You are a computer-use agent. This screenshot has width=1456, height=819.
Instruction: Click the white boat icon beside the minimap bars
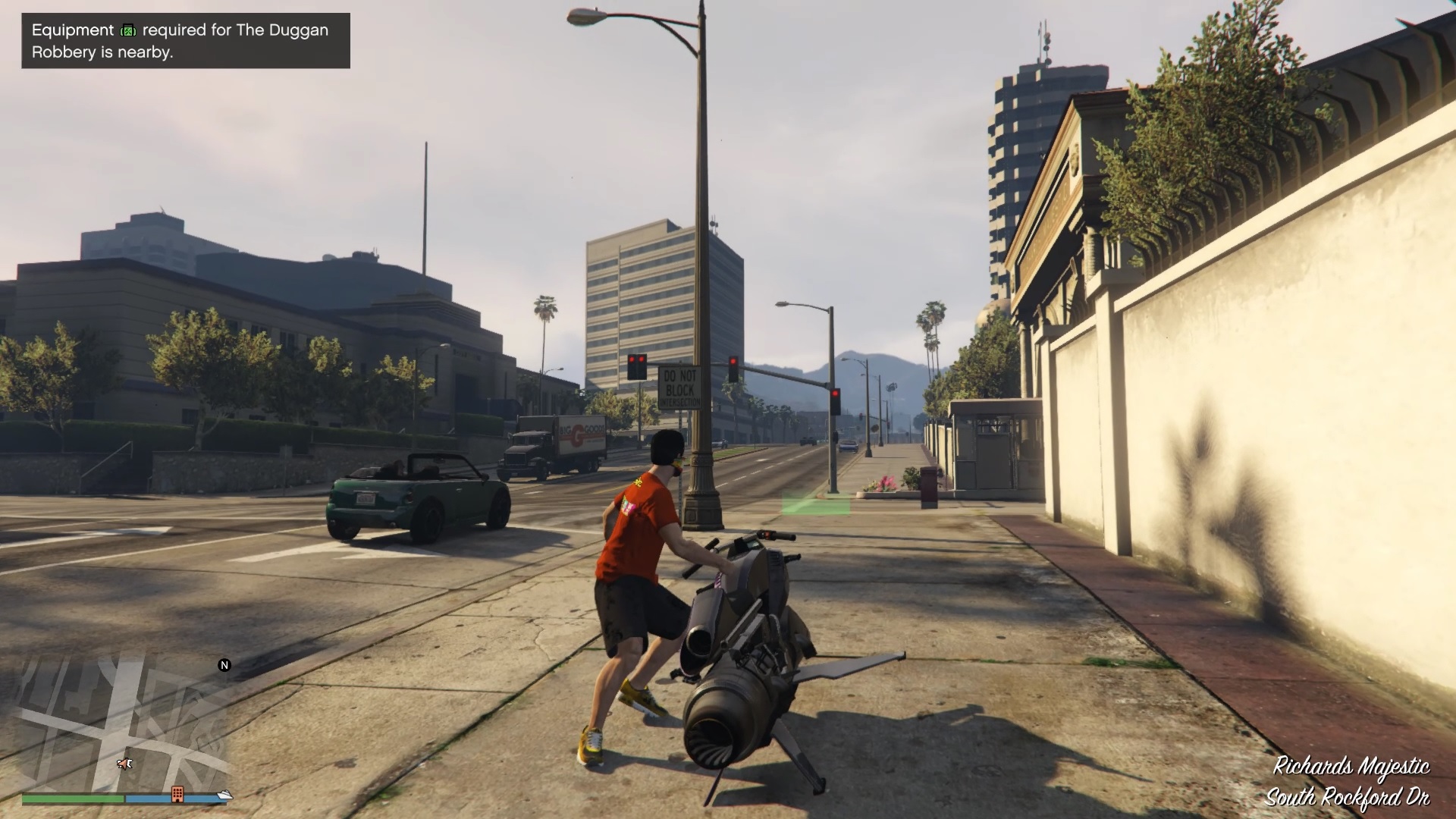pyautogui.click(x=224, y=795)
